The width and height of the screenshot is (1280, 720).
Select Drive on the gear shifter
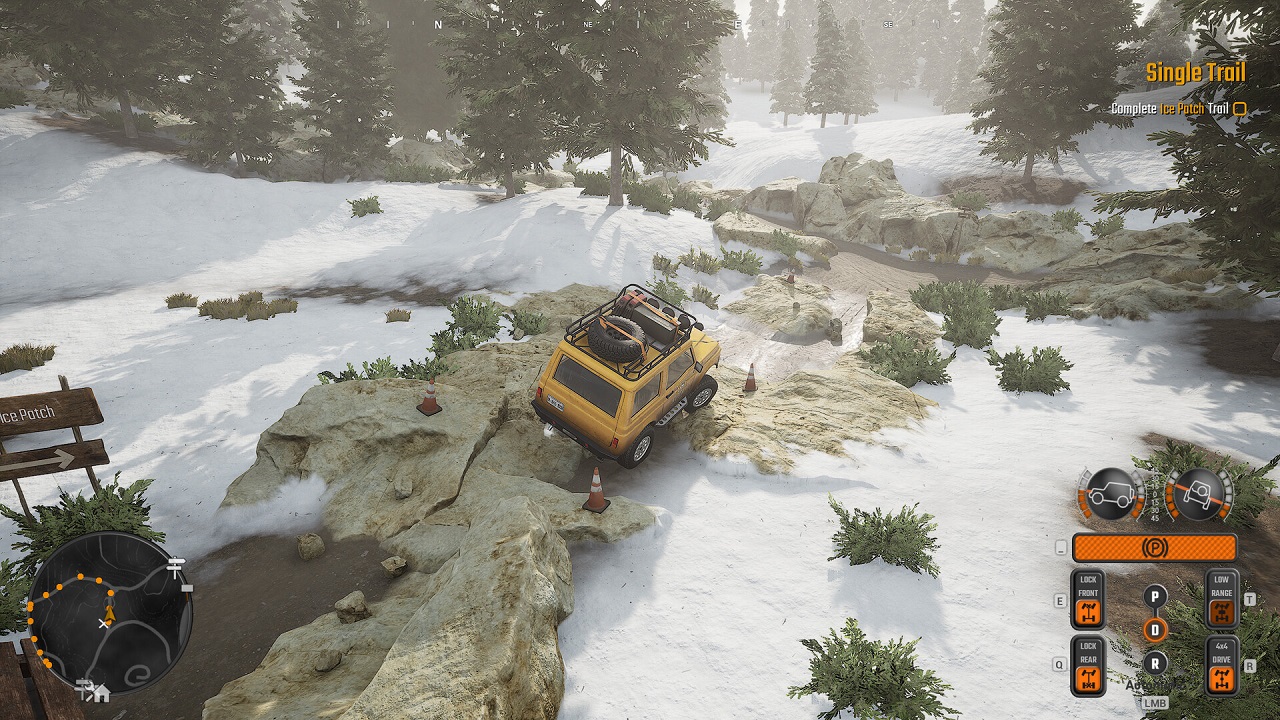point(1155,628)
